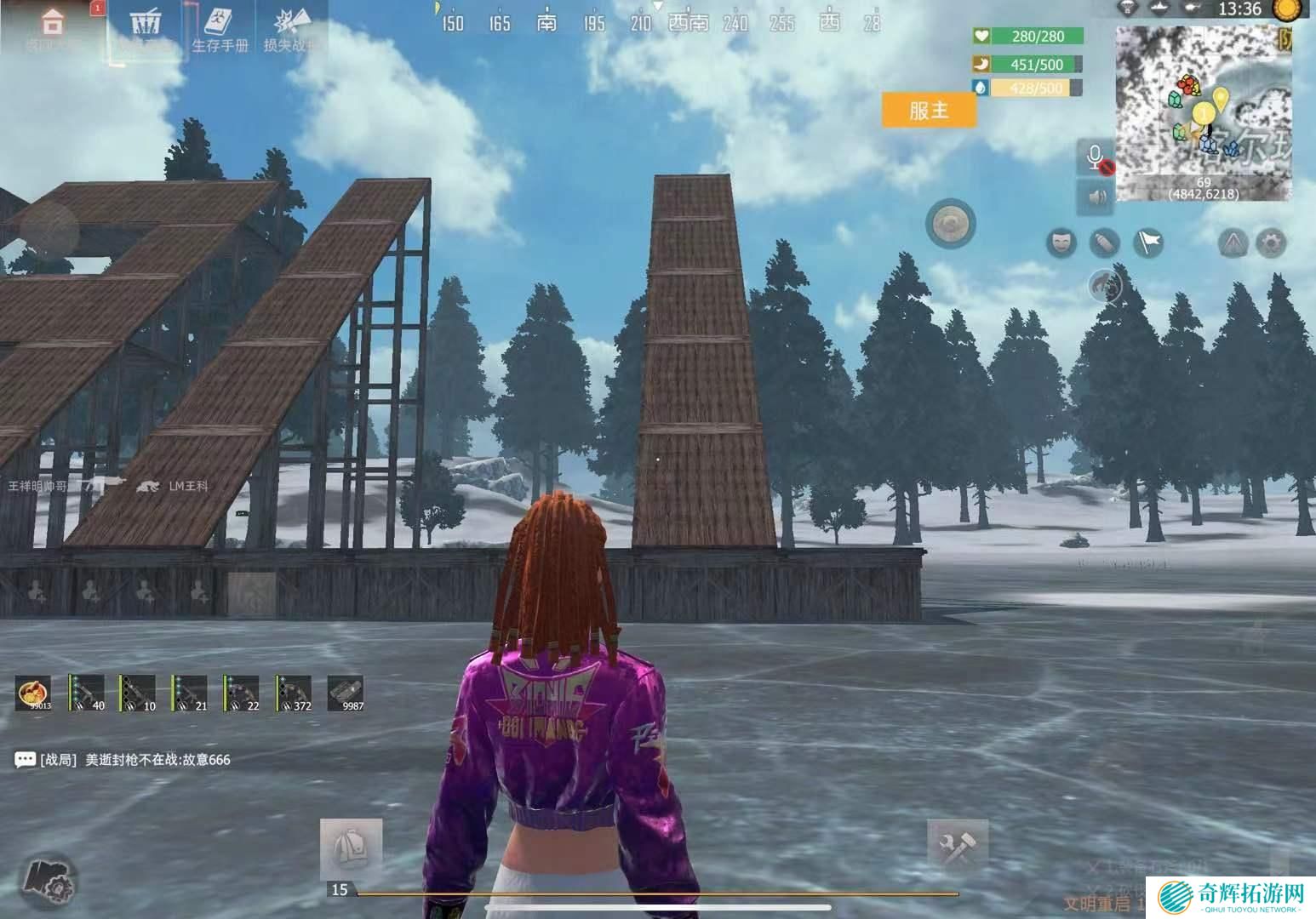Image resolution: width=1316 pixels, height=919 pixels.
Task: Open the gear settings icon
Action: 1270,243
